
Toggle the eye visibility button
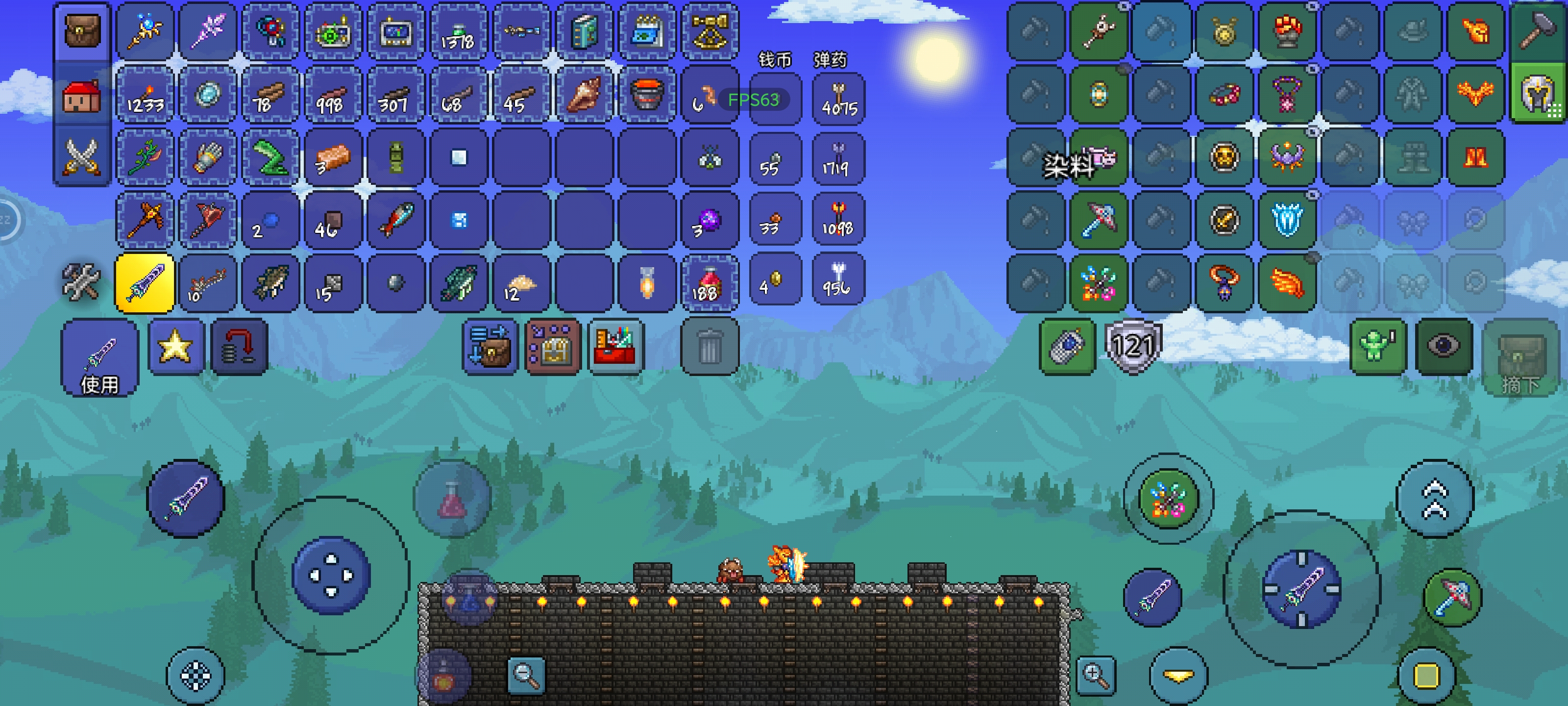coord(1443,347)
